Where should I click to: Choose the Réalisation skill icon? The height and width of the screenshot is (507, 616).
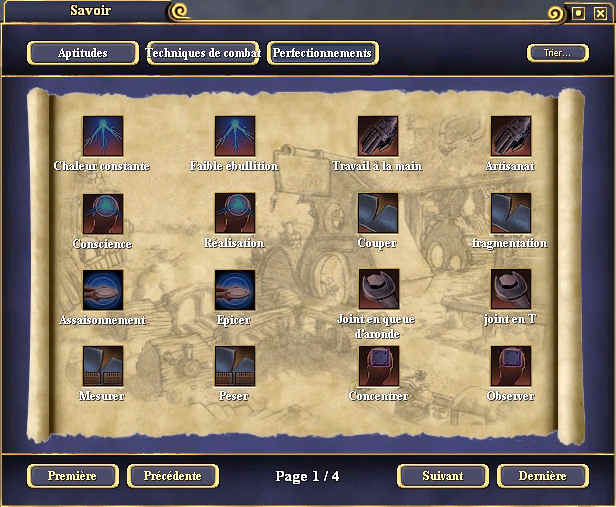pyautogui.click(x=235, y=213)
